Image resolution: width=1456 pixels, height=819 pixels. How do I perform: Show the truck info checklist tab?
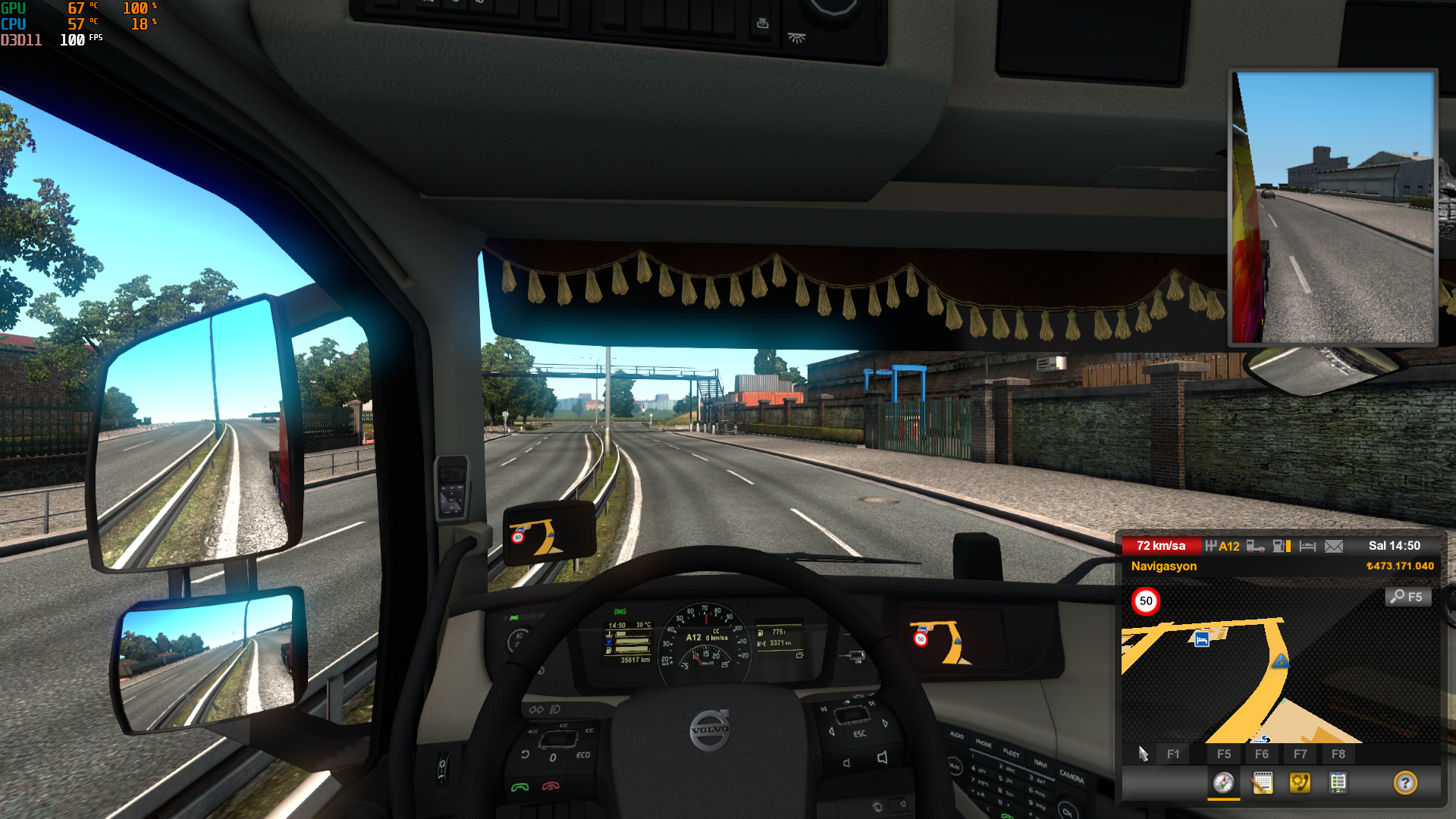1338,783
